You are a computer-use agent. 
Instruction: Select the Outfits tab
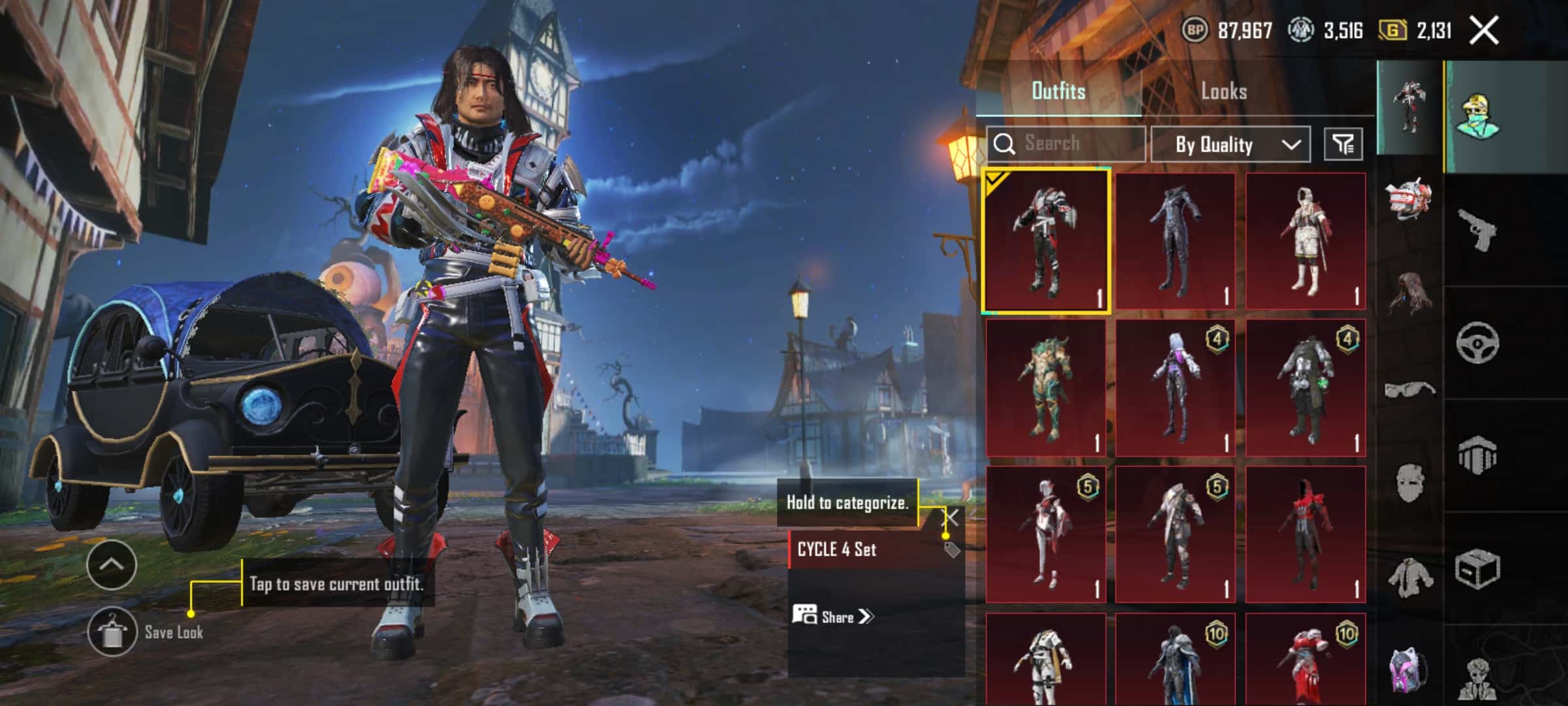click(x=1058, y=92)
